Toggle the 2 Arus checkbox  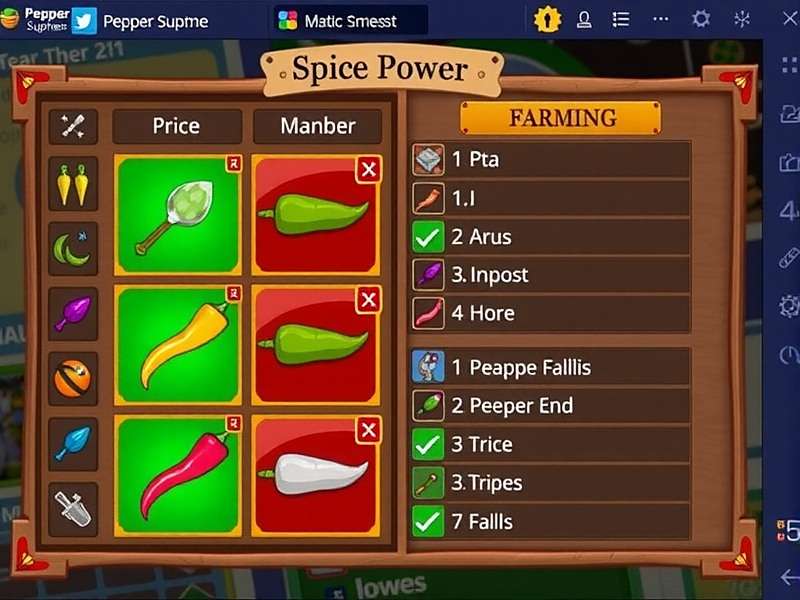[x=428, y=237]
